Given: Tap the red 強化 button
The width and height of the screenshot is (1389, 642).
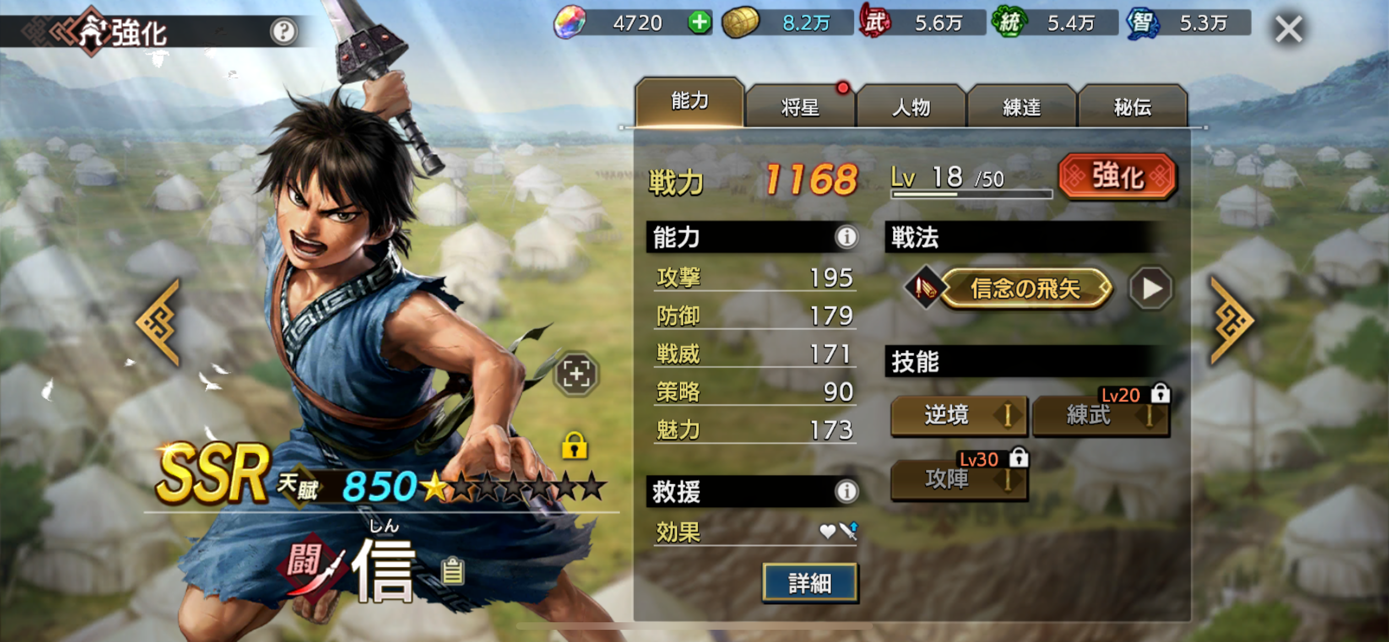Looking at the screenshot, I should coord(1117,177).
